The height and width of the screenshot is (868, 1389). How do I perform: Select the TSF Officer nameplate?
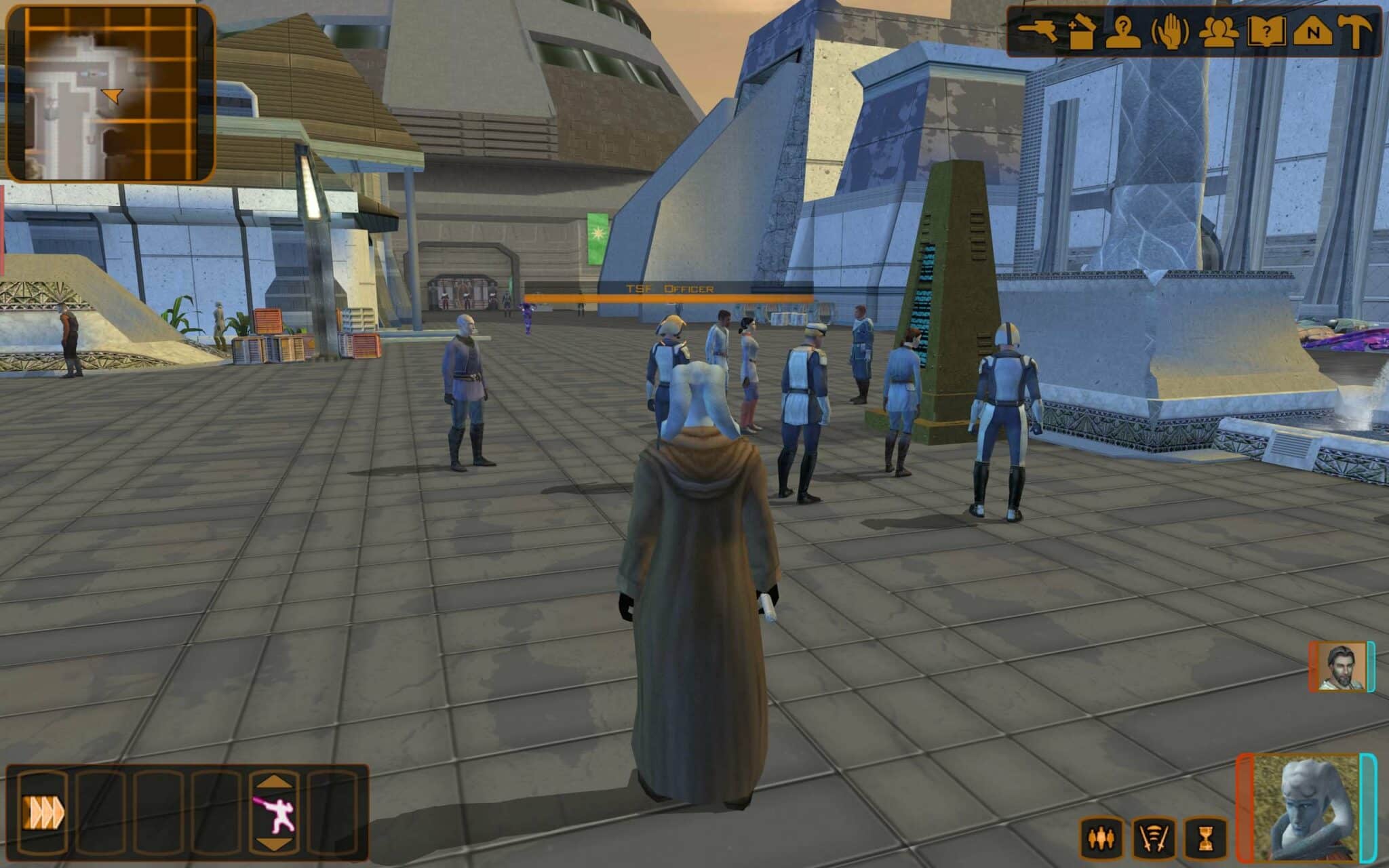tap(669, 288)
